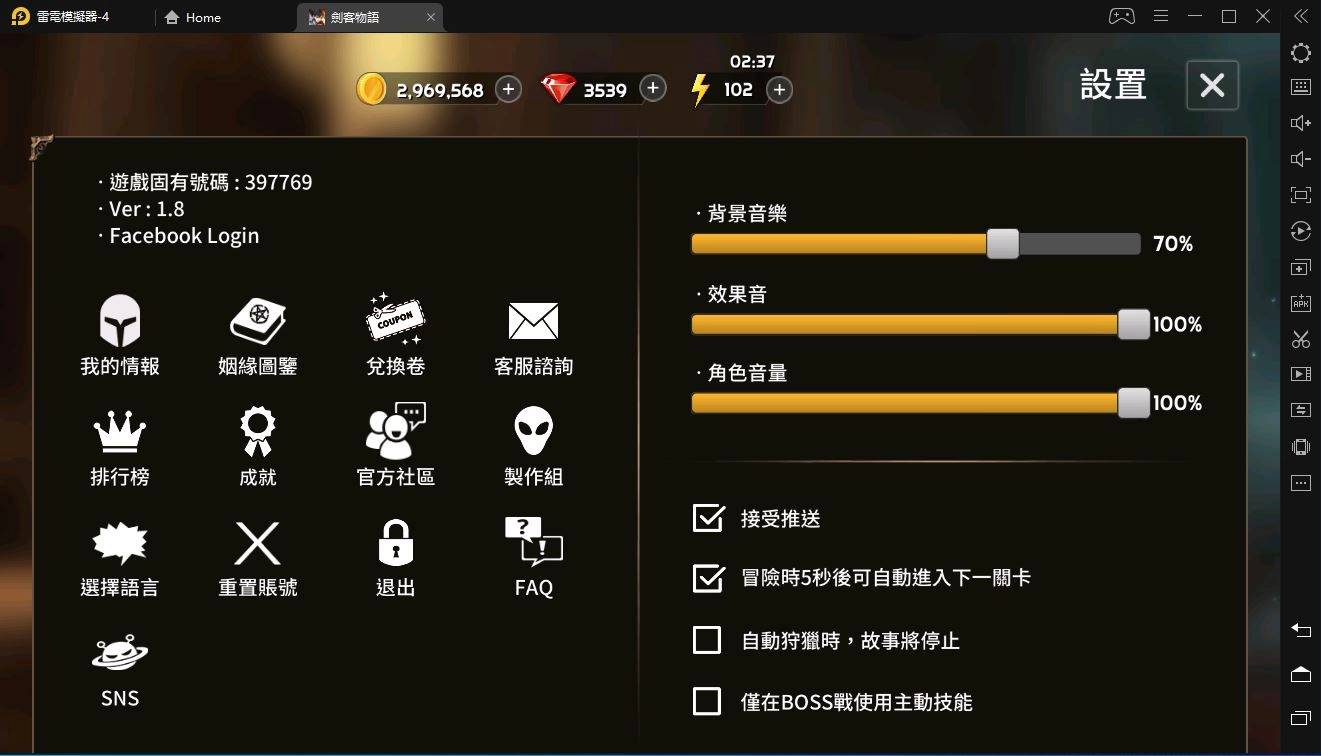The width and height of the screenshot is (1321, 756).
Task: Click the APK install icon in sidebar
Action: coord(1300,302)
